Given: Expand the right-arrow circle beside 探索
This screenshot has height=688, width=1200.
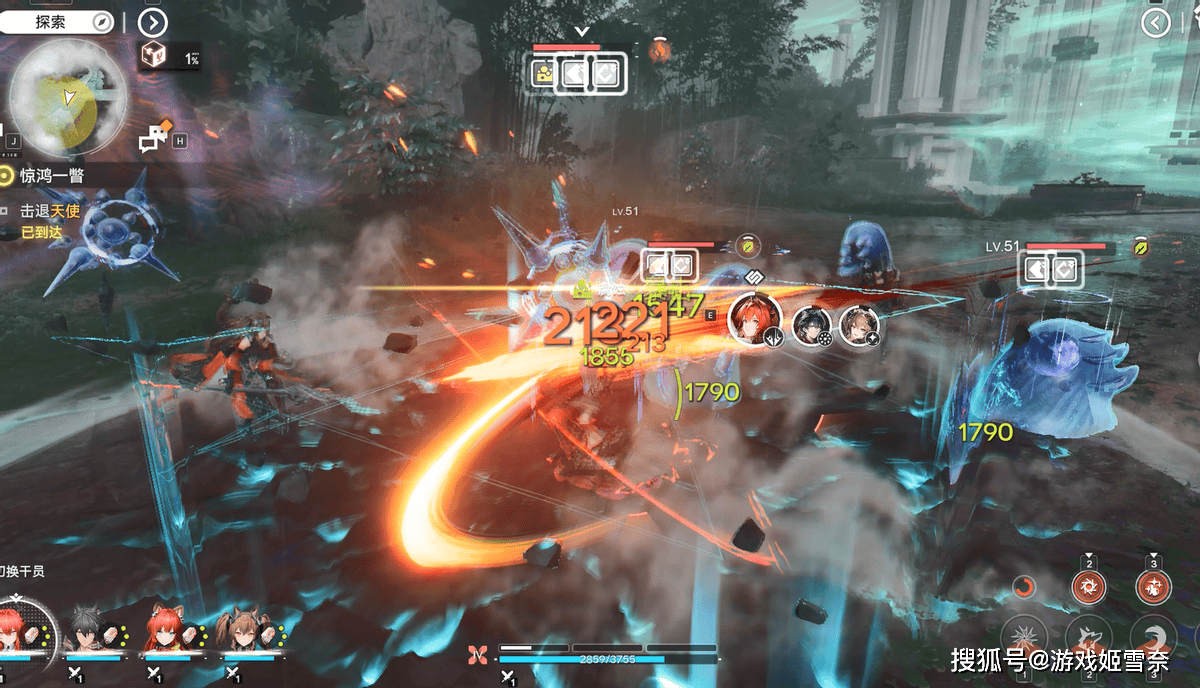Looking at the screenshot, I should pyautogui.click(x=152, y=21).
